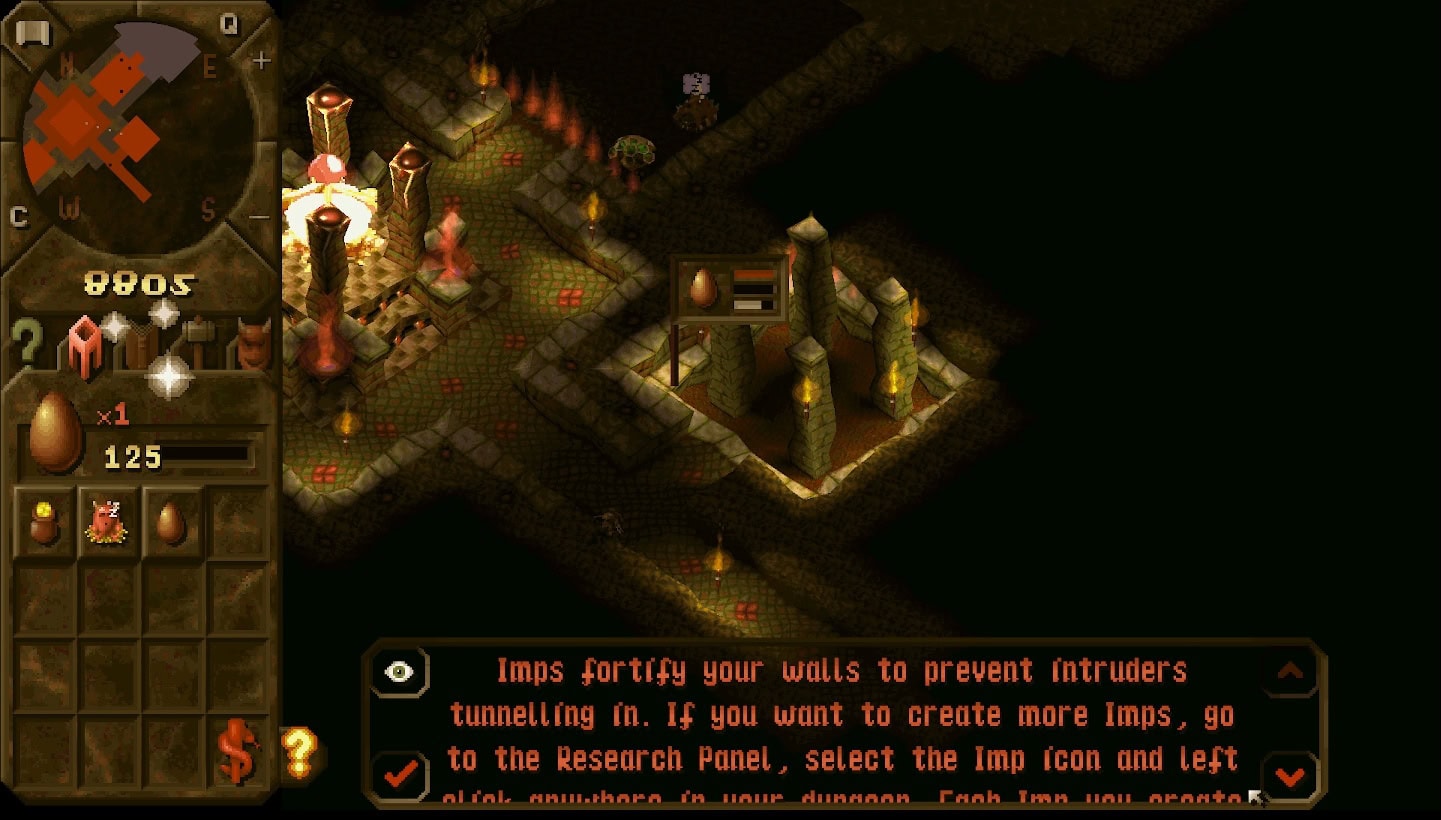Image resolution: width=1441 pixels, height=820 pixels.
Task: Click the C button beside the minimap
Action: click(18, 217)
